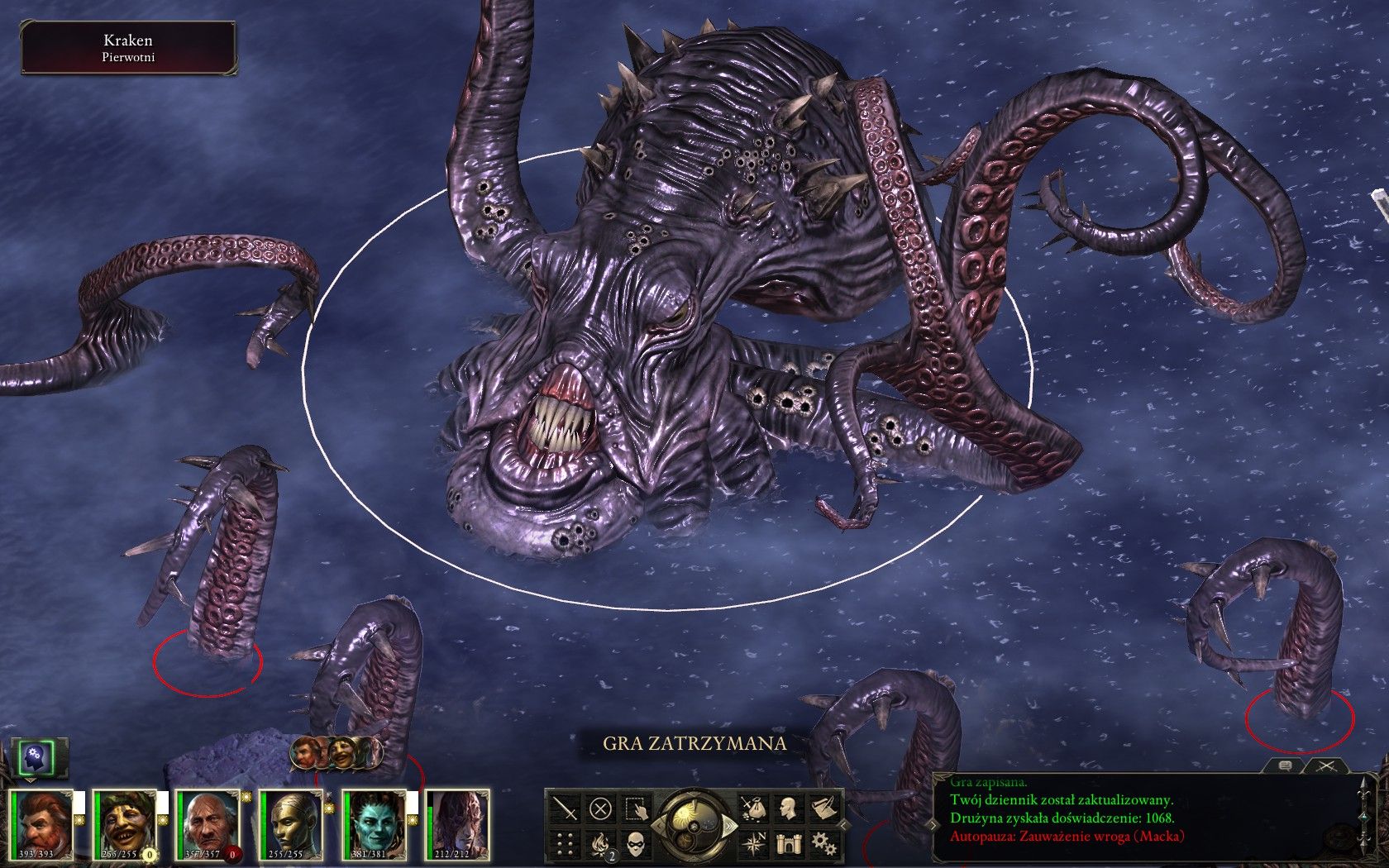Click the sword attack command button
Screen dimensions: 1389x868
click(566, 808)
